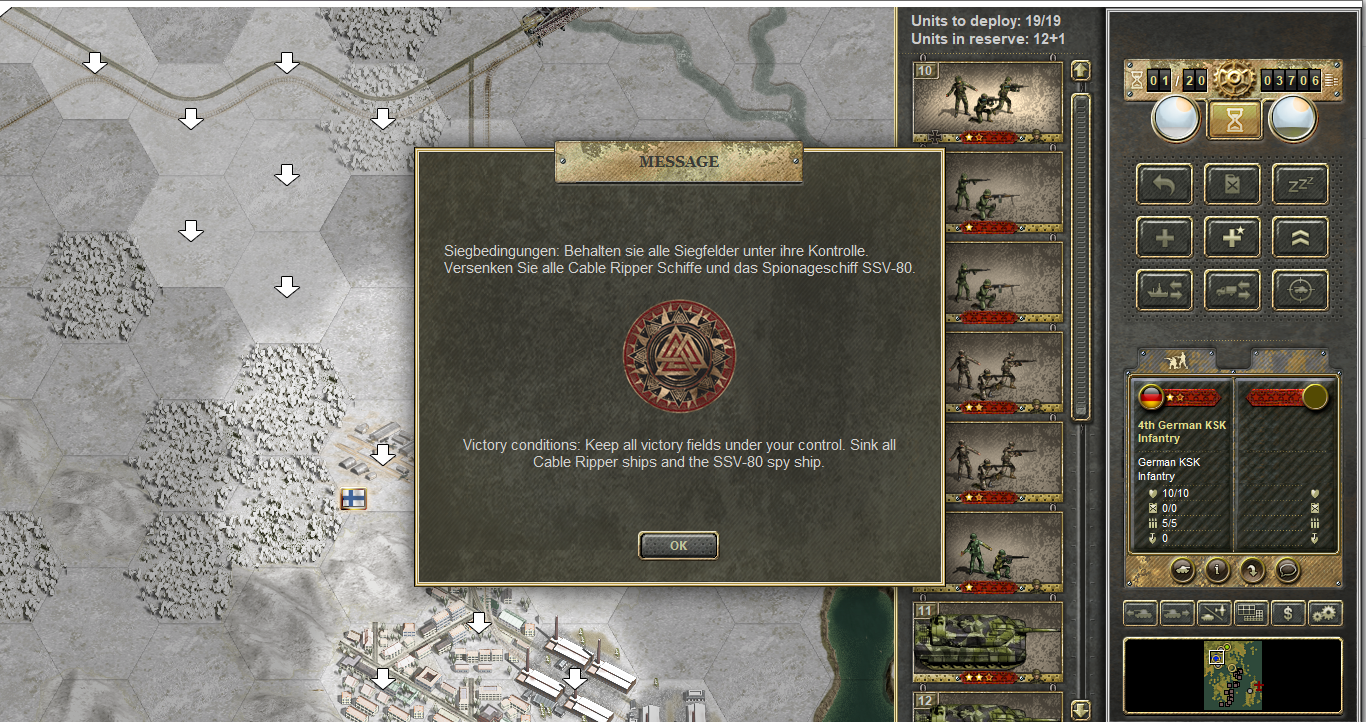Confirm the victory conditions message with OK
The image size is (1366, 722).
pos(678,546)
